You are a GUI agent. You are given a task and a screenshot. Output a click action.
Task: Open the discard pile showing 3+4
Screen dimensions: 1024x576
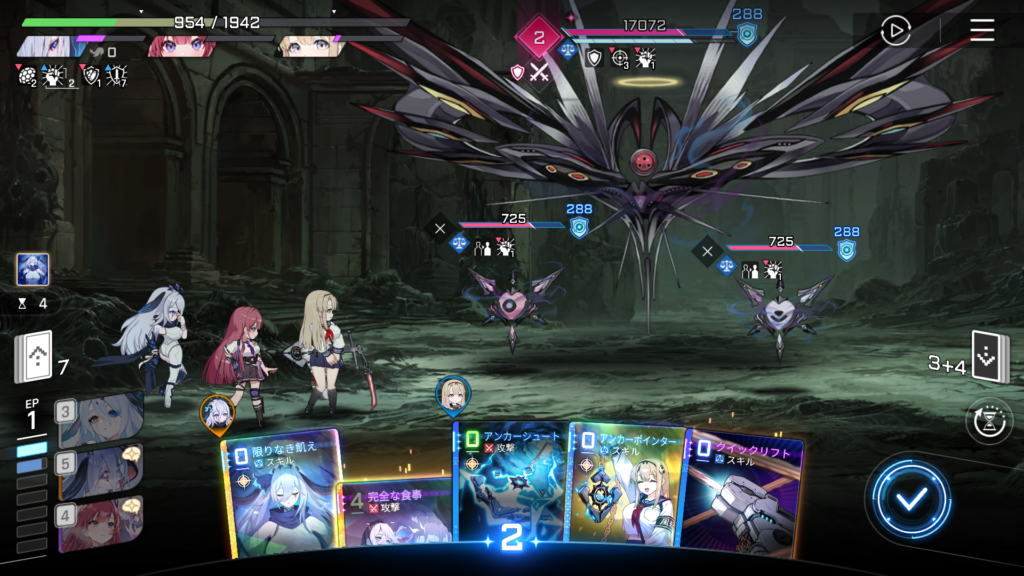coord(991,357)
